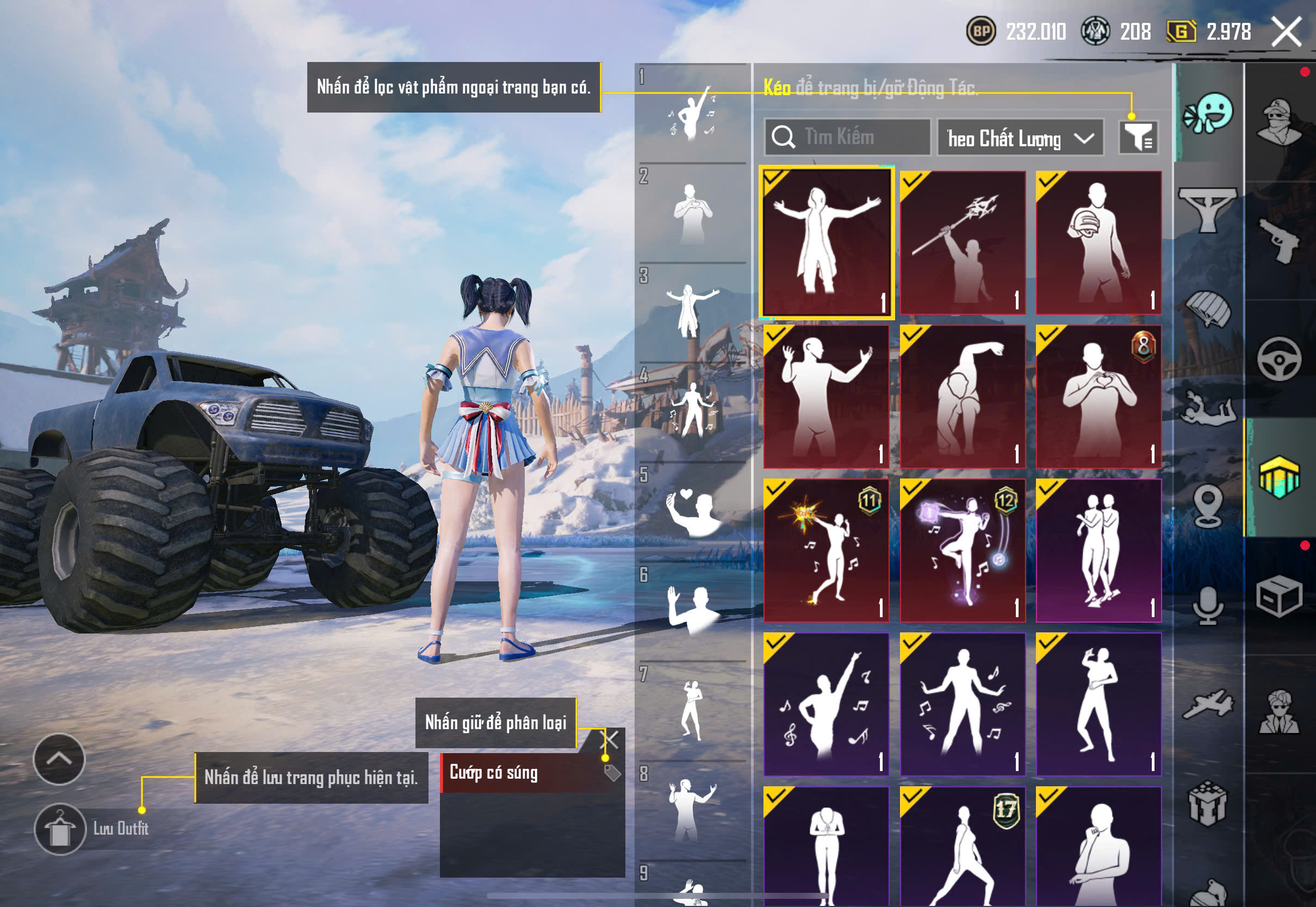Open the crate box category

click(x=1278, y=596)
